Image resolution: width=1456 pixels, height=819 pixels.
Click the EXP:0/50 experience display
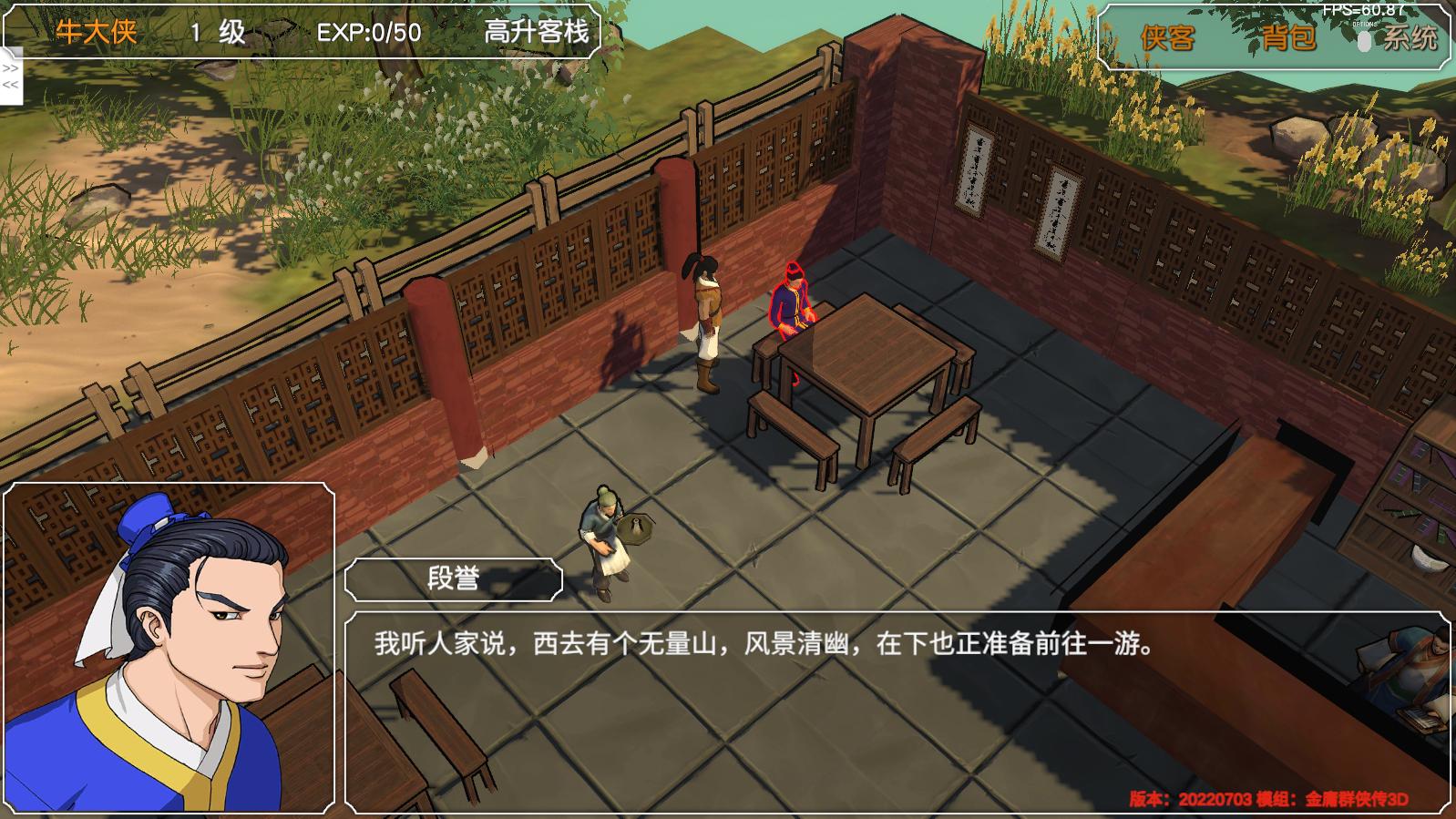(368, 34)
